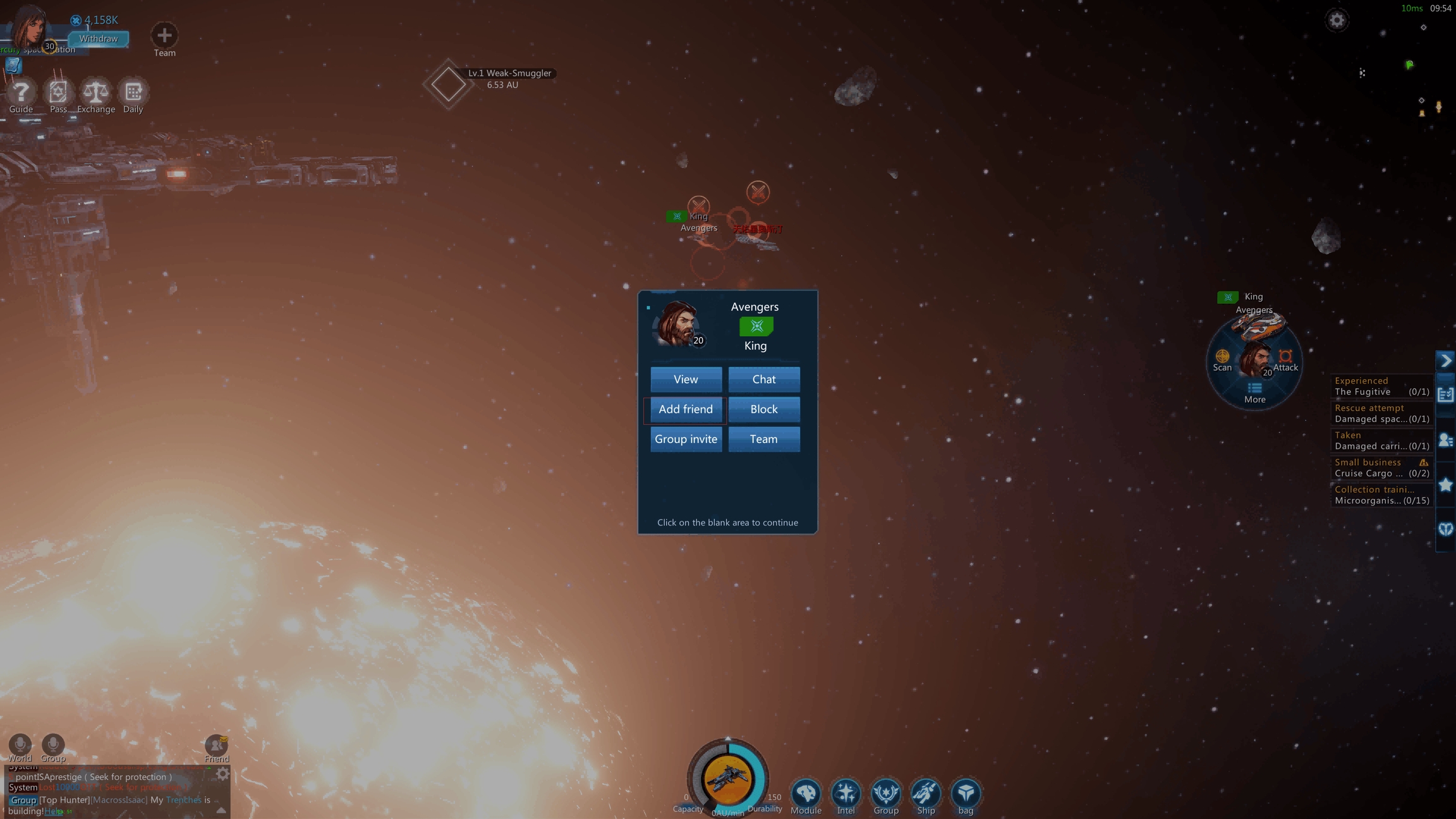Select The Fugitive mission tracker entry
The height and width of the screenshot is (819, 1456).
click(1381, 386)
